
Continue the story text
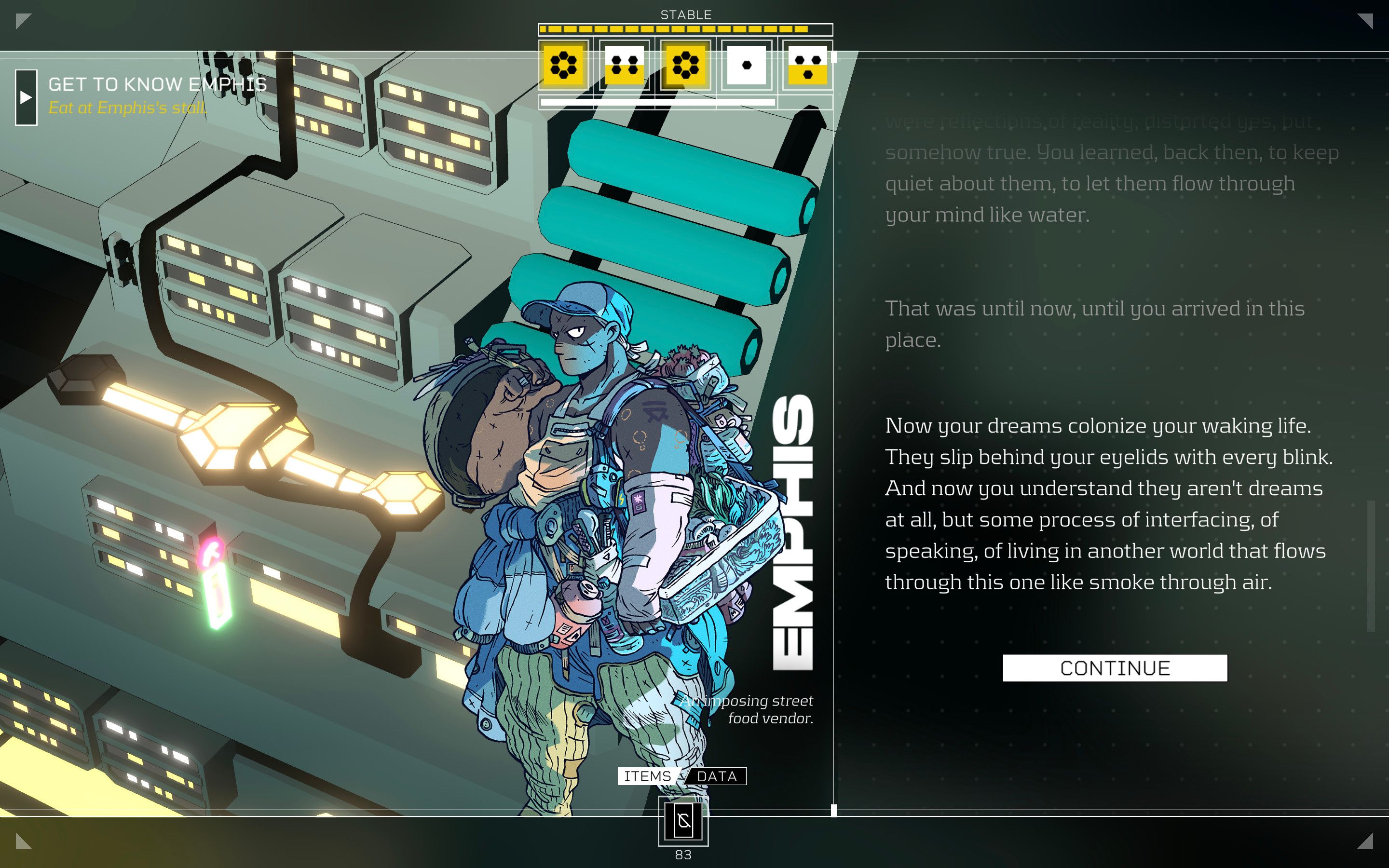(x=1115, y=668)
